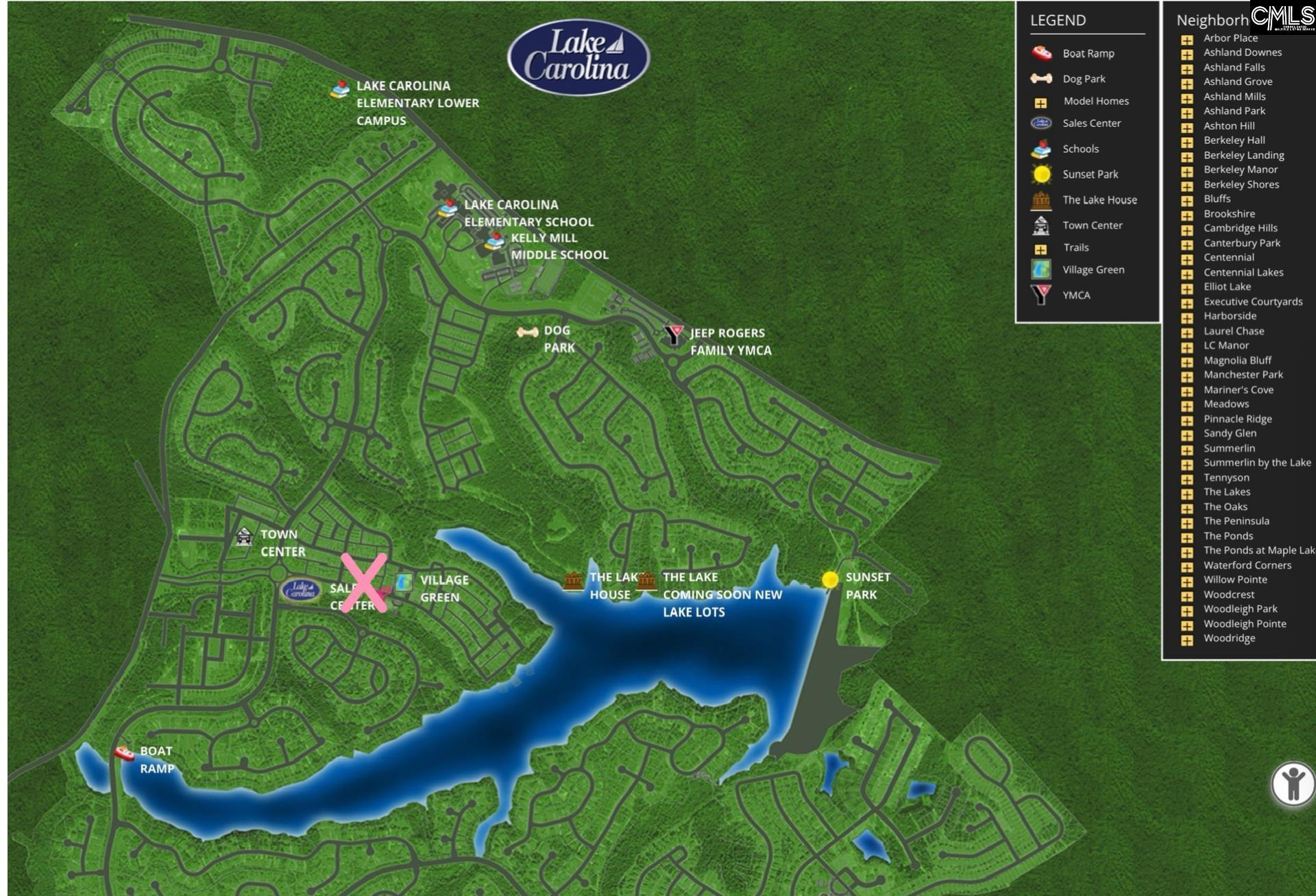Select the Village Green map marker

coord(404,583)
